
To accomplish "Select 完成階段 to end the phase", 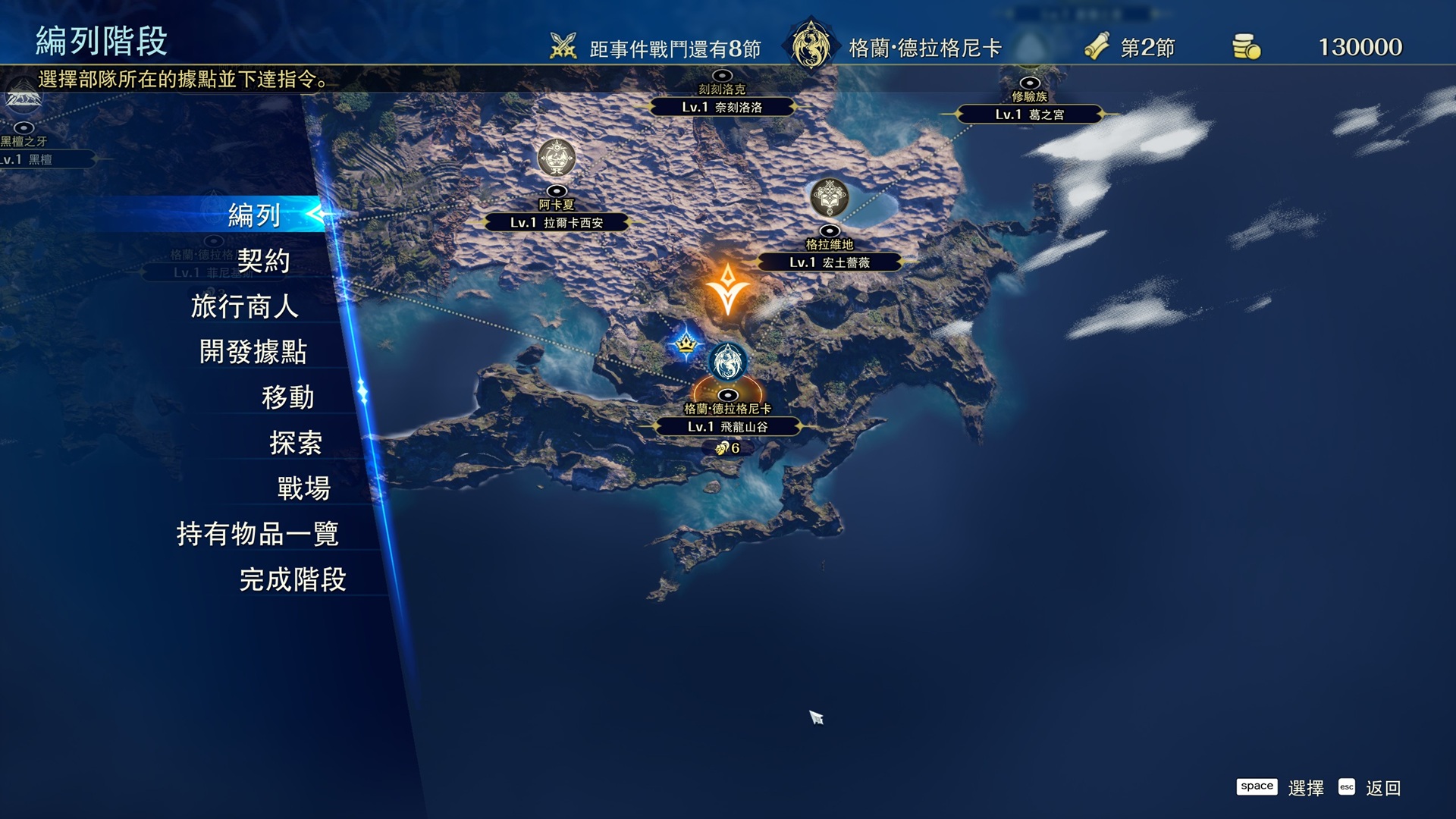I will coord(293,579).
